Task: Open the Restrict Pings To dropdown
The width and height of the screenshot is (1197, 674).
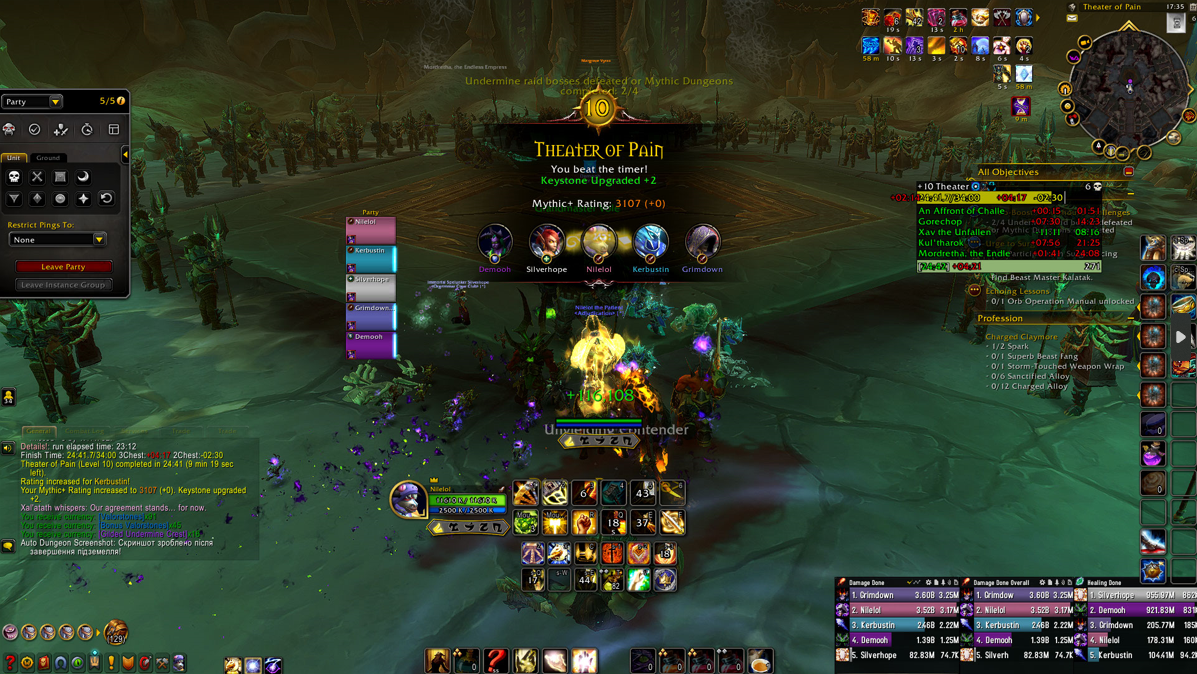Action: point(99,240)
